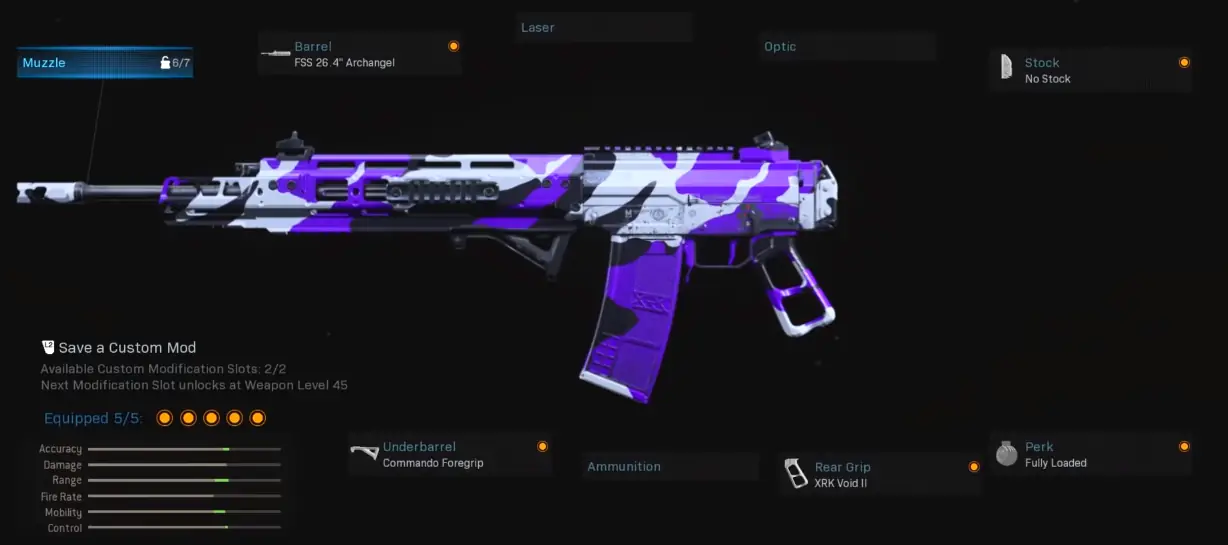The width and height of the screenshot is (1228, 545).
Task: Open the Perk slot with Fully Loaded
Action: click(x=1090, y=455)
